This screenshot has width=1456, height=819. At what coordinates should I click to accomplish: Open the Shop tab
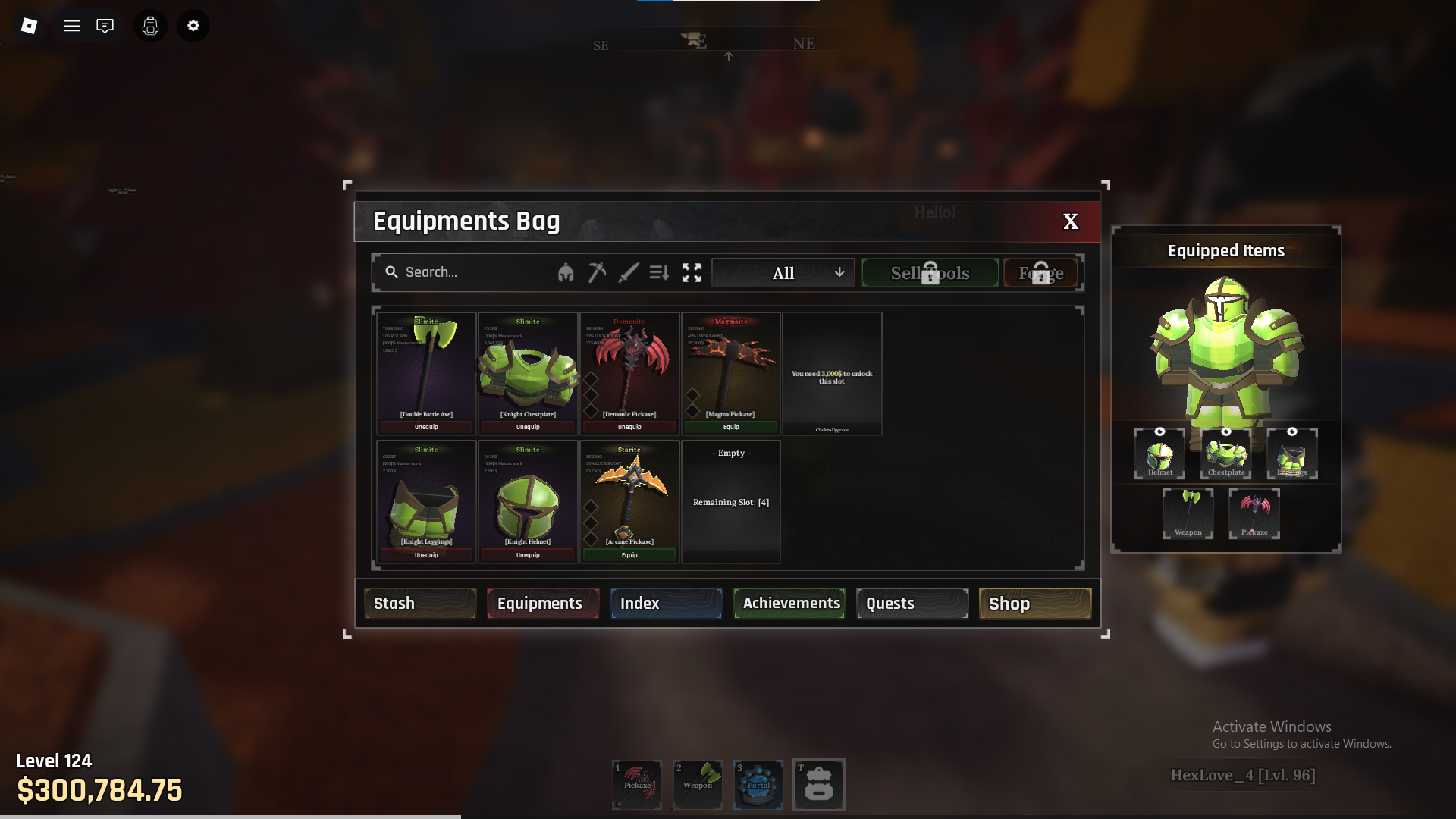tap(1035, 604)
